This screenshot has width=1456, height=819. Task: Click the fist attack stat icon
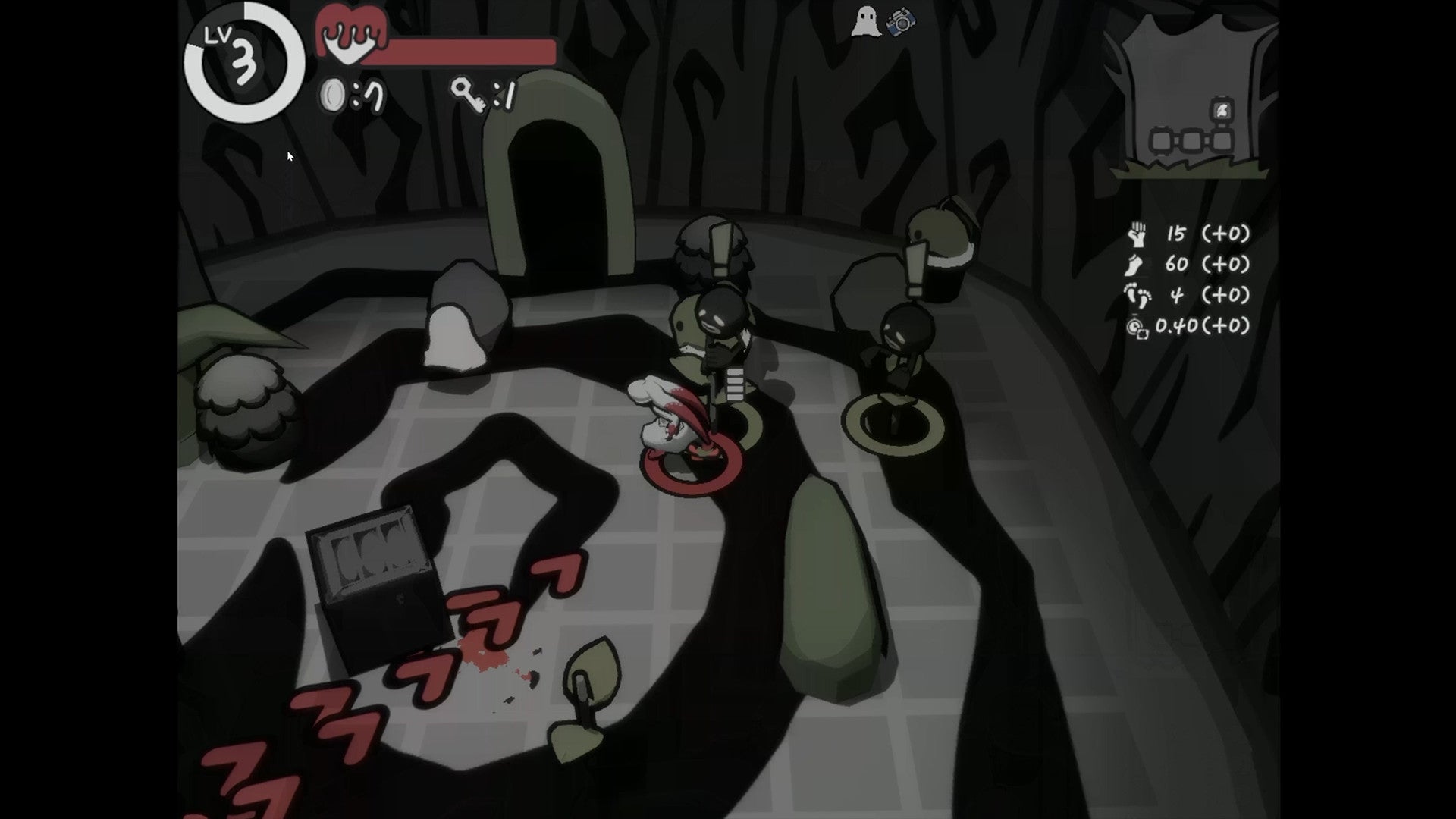[x=1138, y=234]
